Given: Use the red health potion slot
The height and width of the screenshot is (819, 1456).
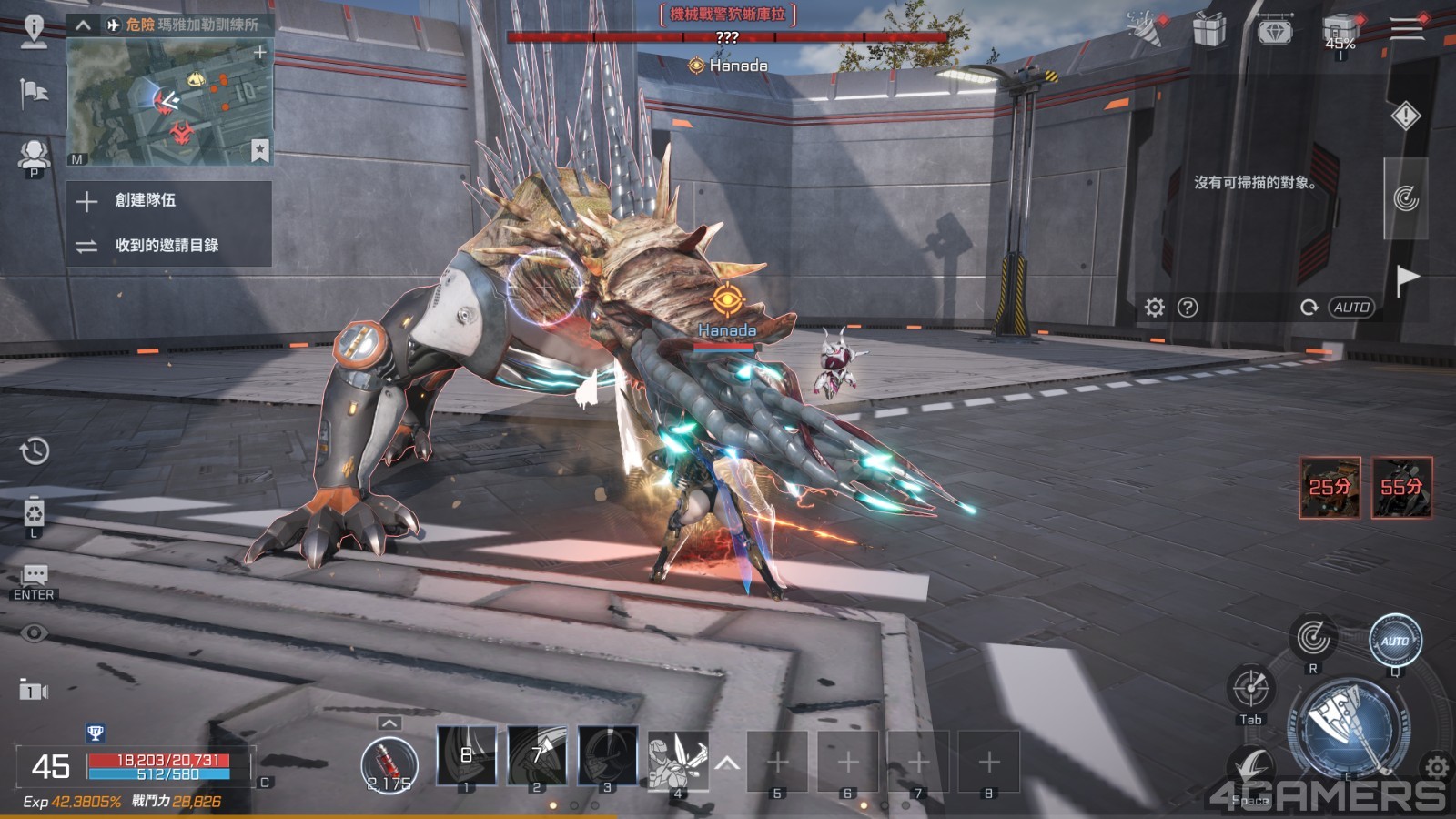Looking at the screenshot, I should pos(389,763).
